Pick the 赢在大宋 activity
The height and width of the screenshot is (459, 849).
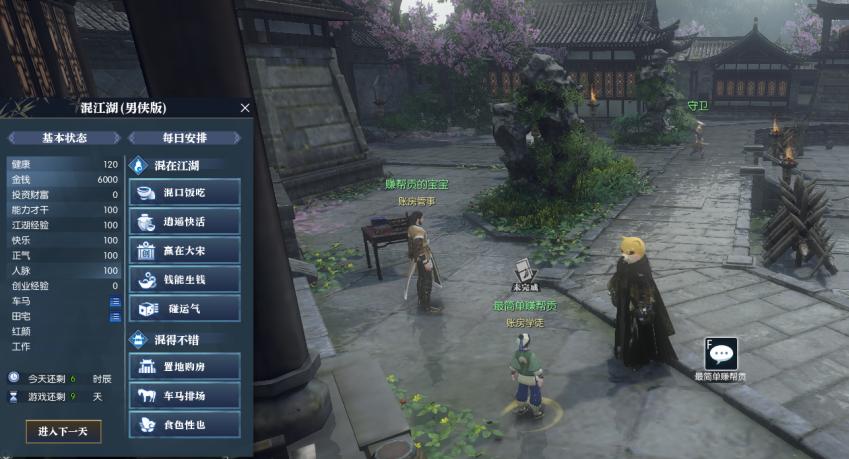click(185, 250)
